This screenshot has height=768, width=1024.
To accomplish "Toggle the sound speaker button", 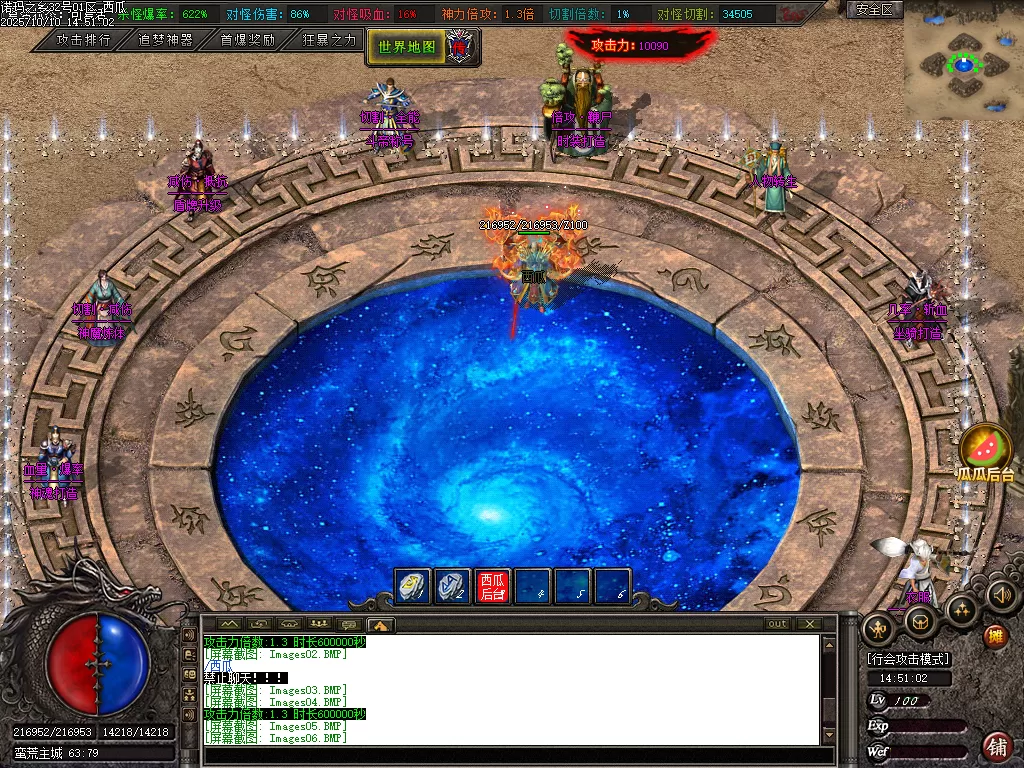I will click(1001, 595).
